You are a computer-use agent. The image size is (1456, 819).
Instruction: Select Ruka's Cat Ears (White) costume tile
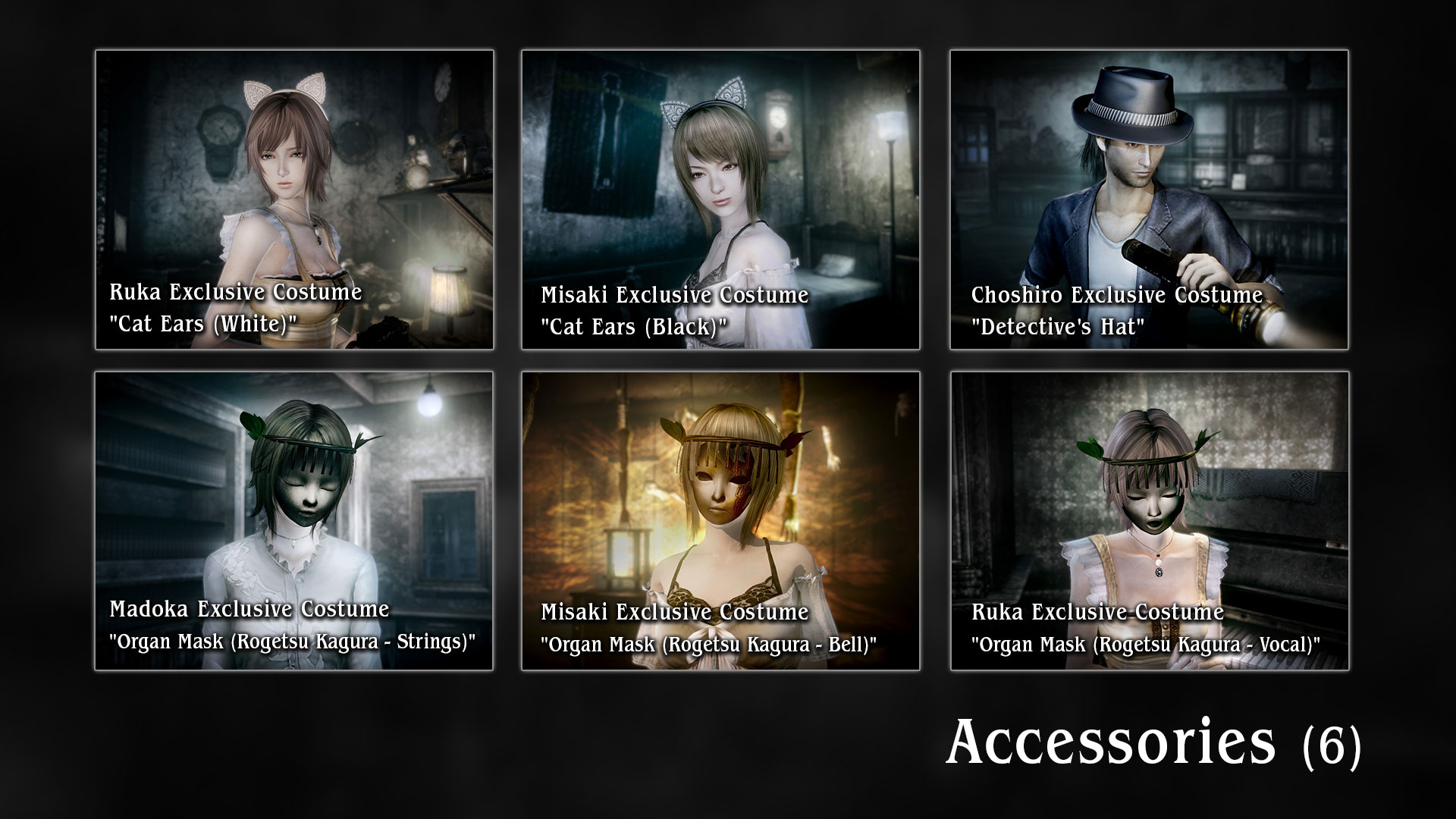[294, 199]
